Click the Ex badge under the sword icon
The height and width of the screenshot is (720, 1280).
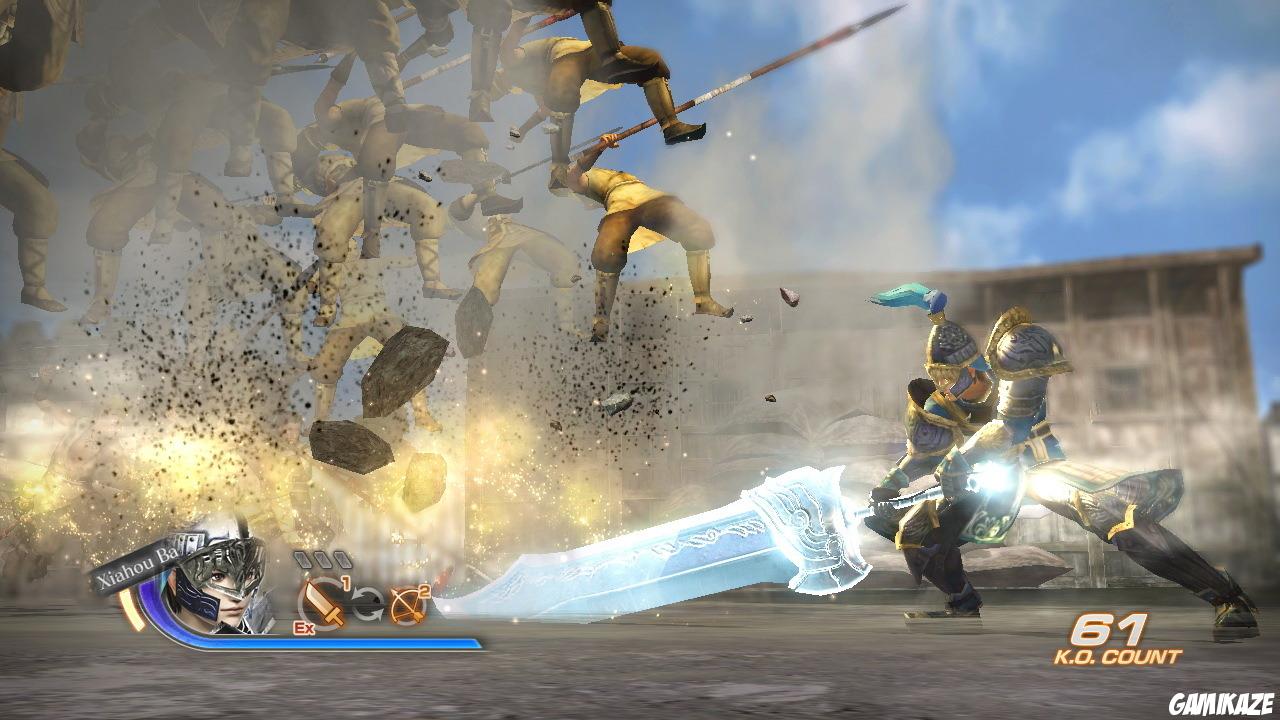(x=304, y=628)
